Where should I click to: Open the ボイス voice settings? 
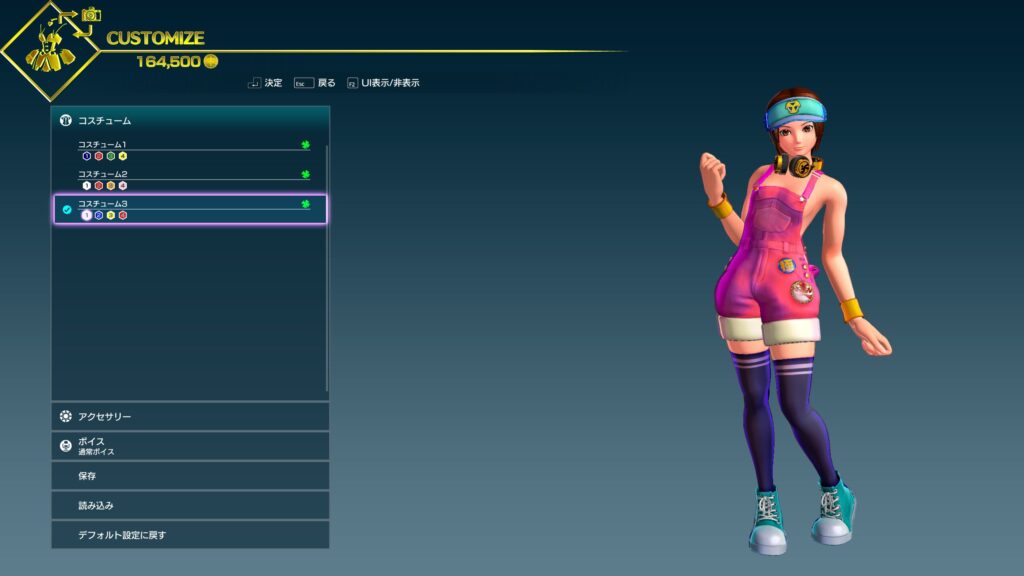click(x=190, y=446)
